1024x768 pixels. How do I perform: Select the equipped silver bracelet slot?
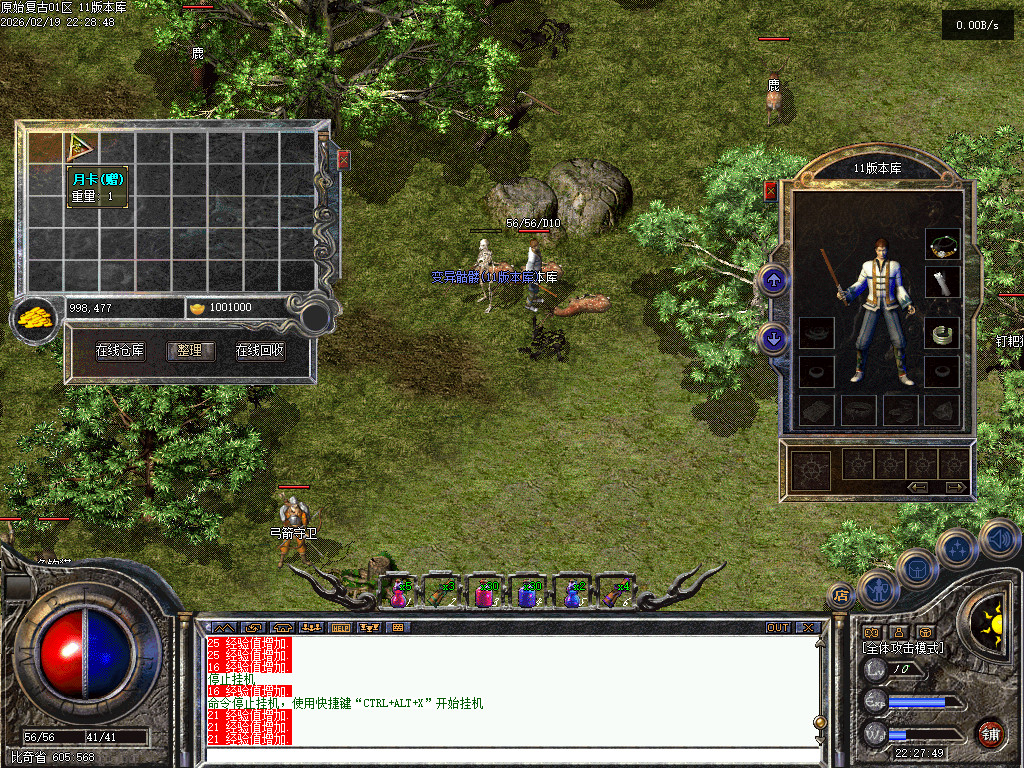click(x=942, y=334)
